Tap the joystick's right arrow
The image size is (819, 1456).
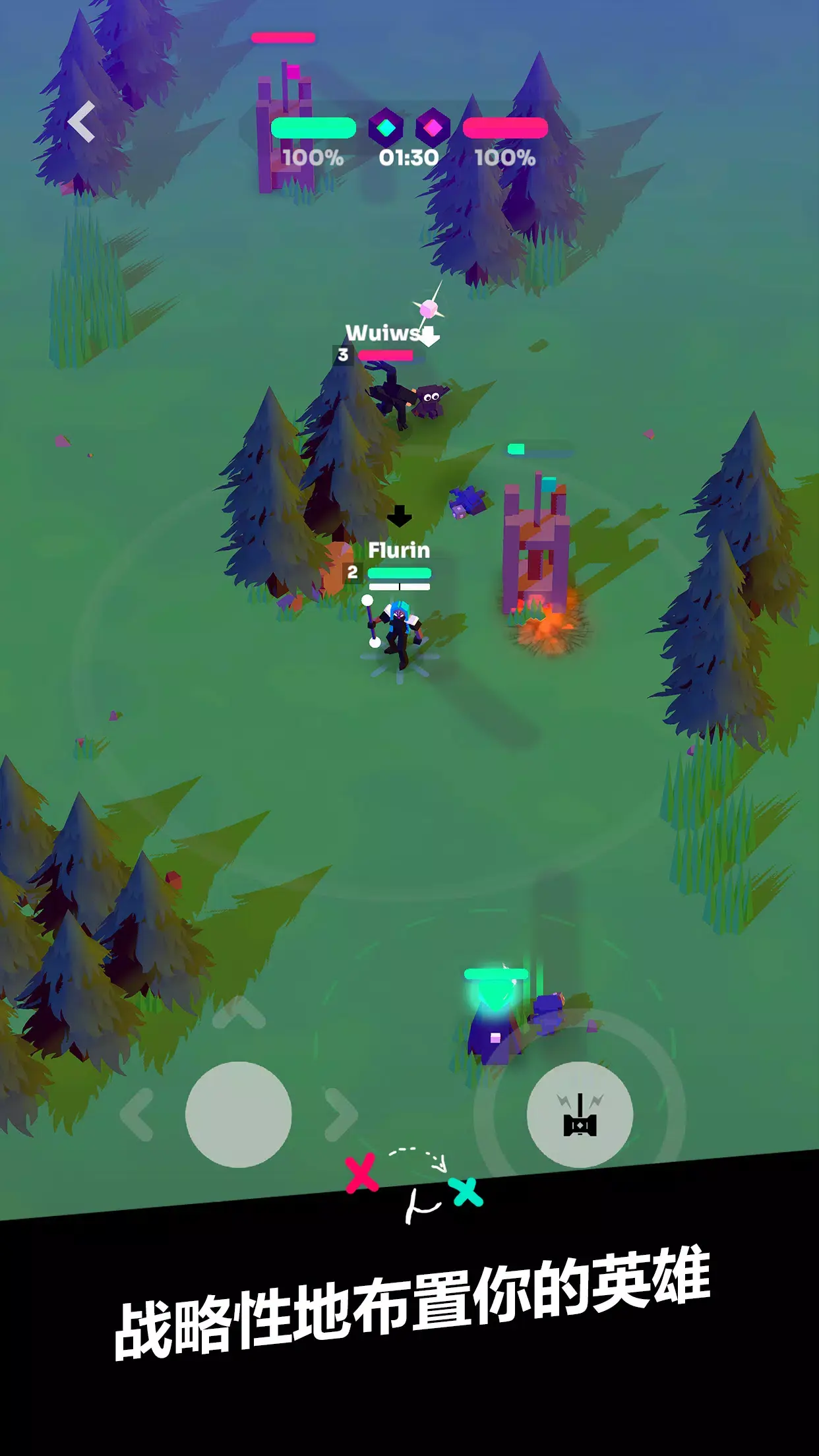[341, 1114]
